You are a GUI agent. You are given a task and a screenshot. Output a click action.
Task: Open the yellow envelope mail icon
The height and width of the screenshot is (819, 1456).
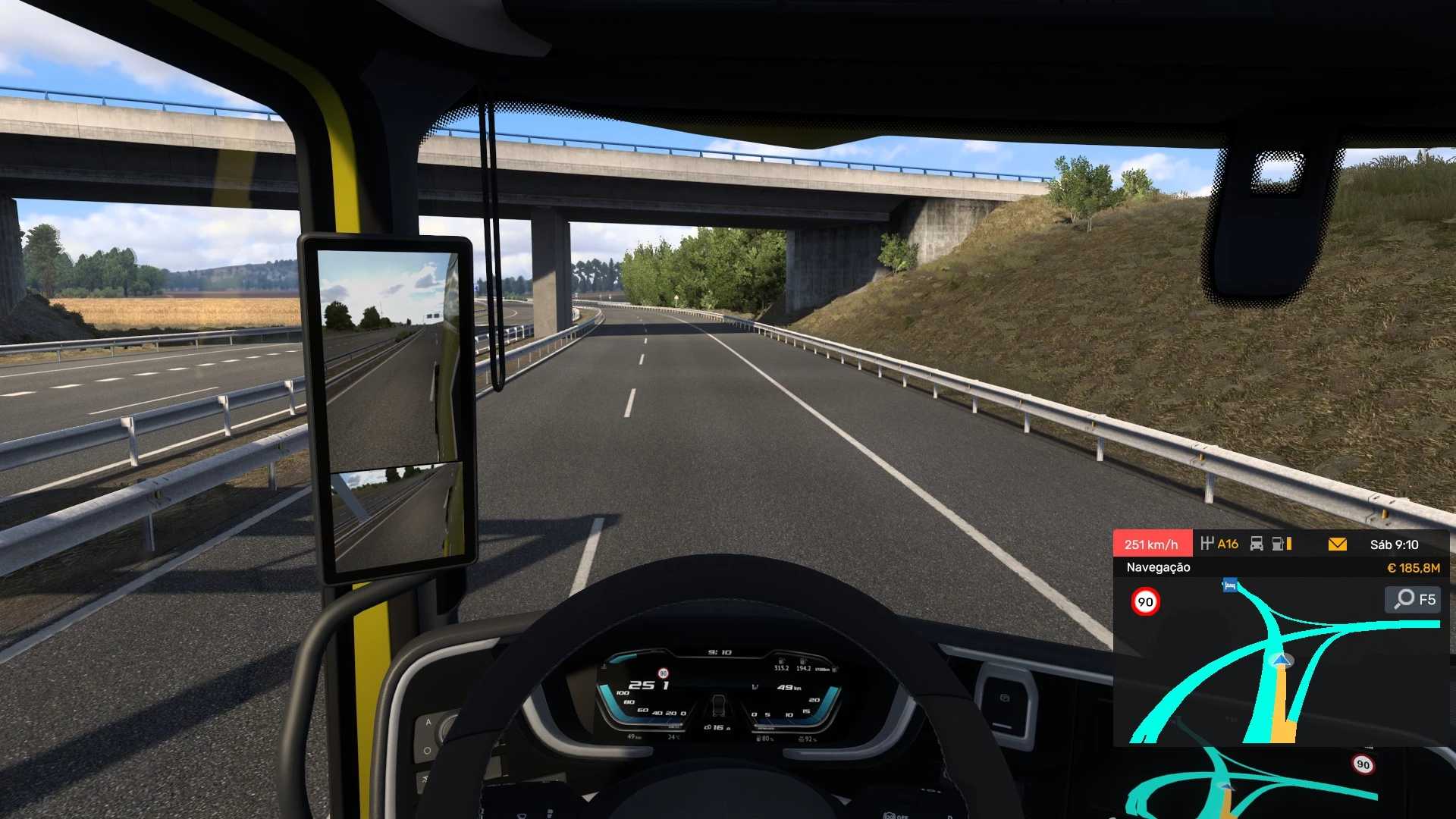click(x=1338, y=544)
